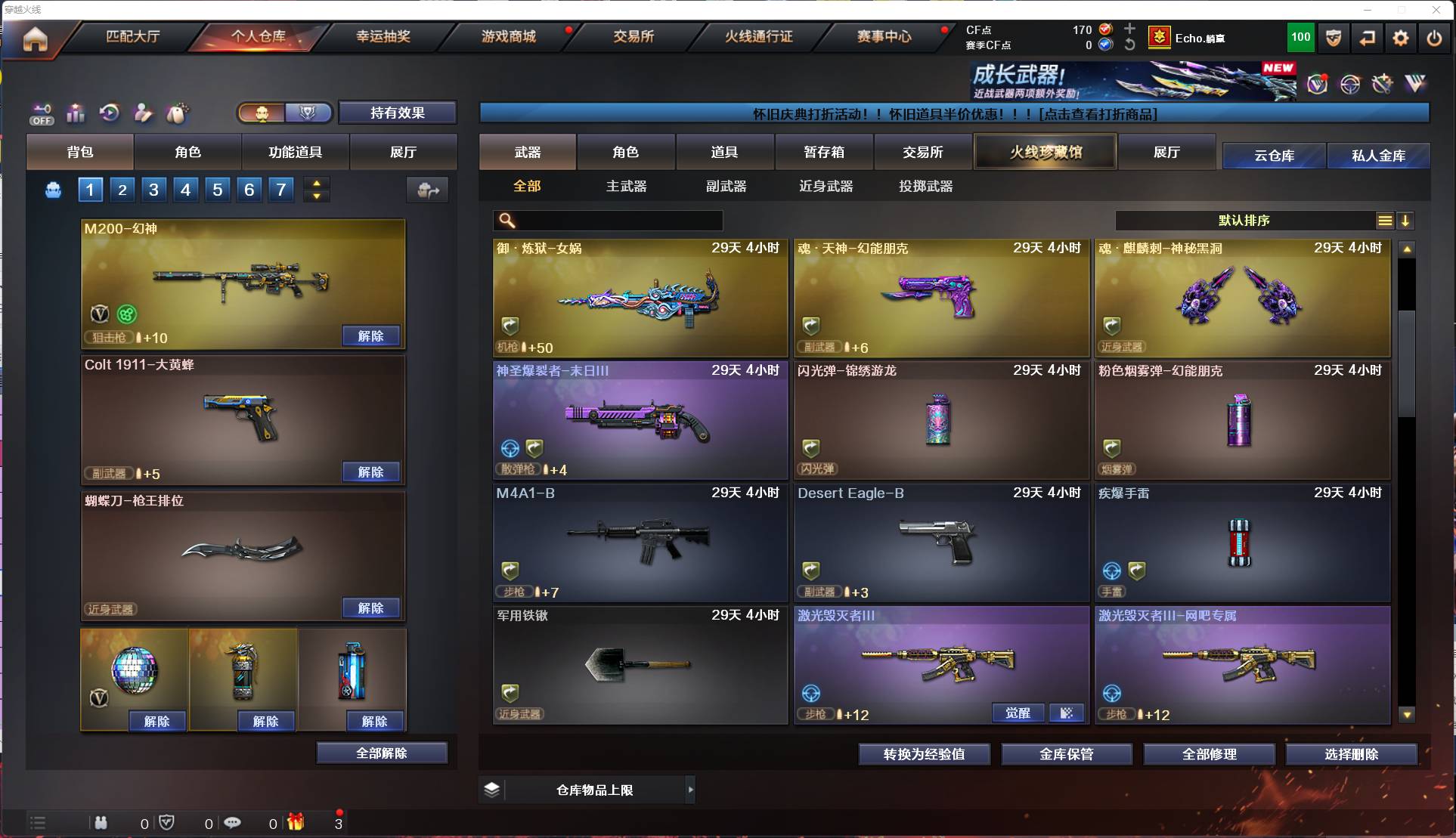Click the search magnifier in warehouse panel
This screenshot has height=838, width=1456.
coord(505,221)
